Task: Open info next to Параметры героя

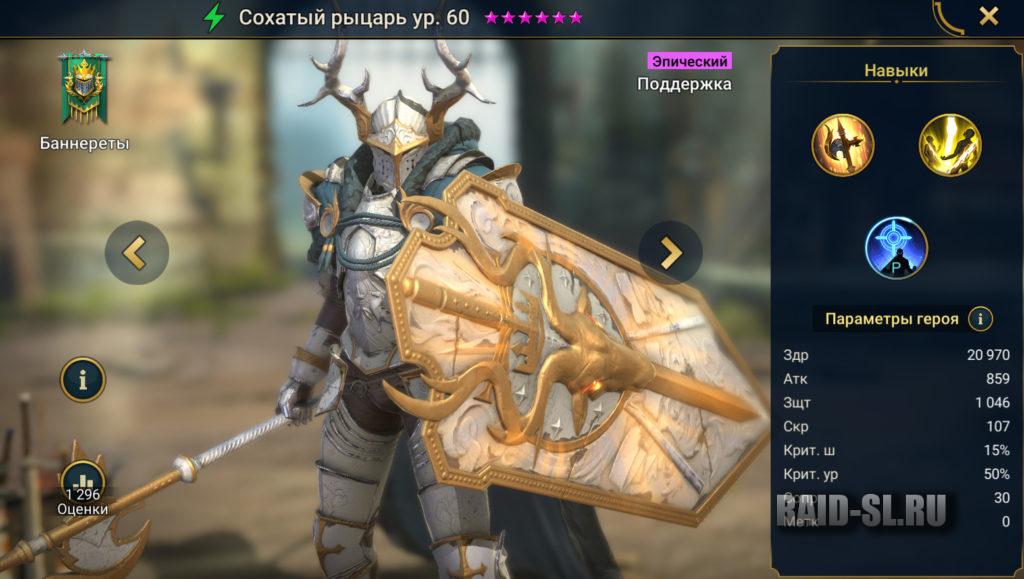Action: (x=981, y=319)
